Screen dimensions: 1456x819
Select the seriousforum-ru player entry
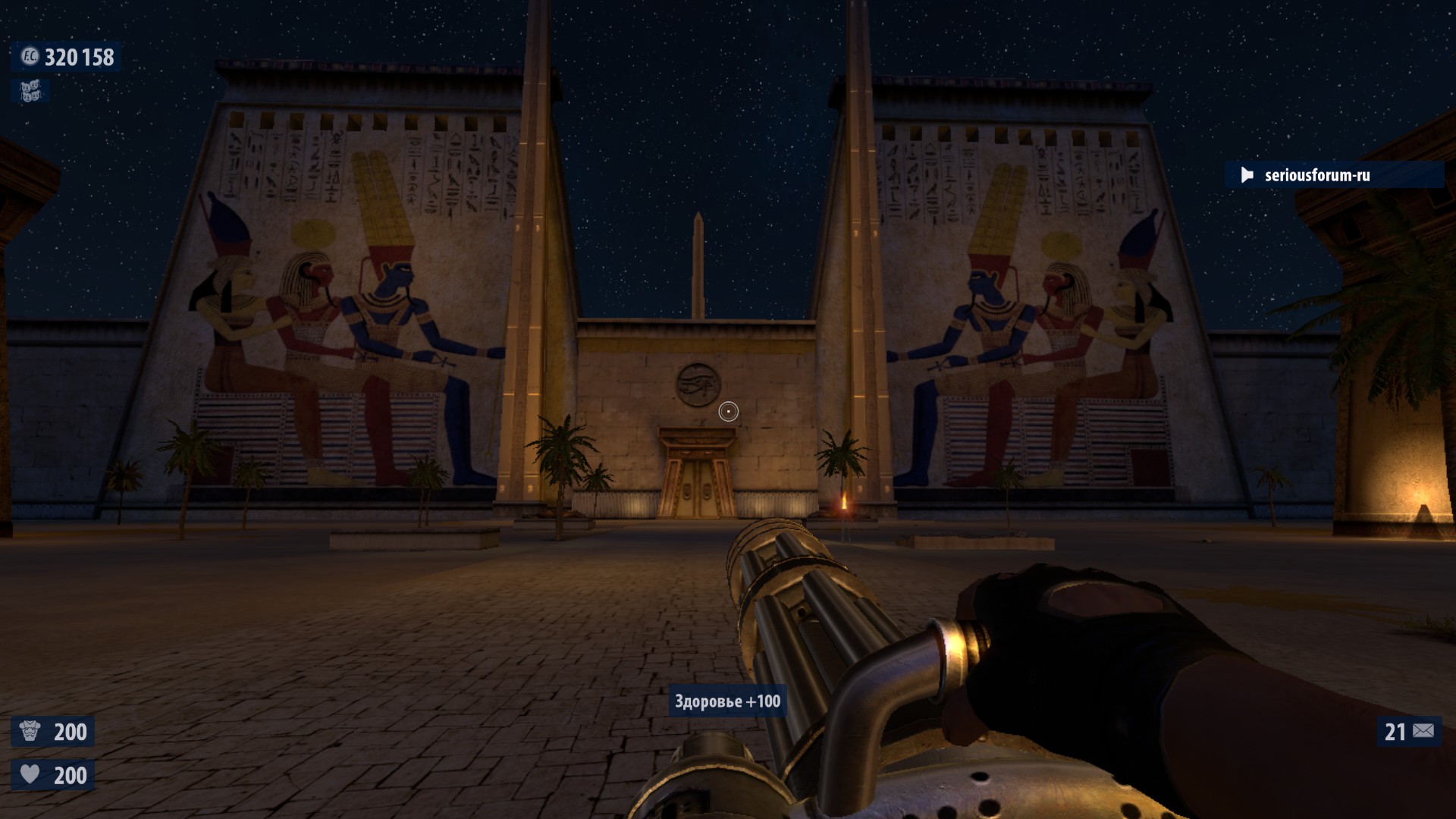click(1316, 175)
